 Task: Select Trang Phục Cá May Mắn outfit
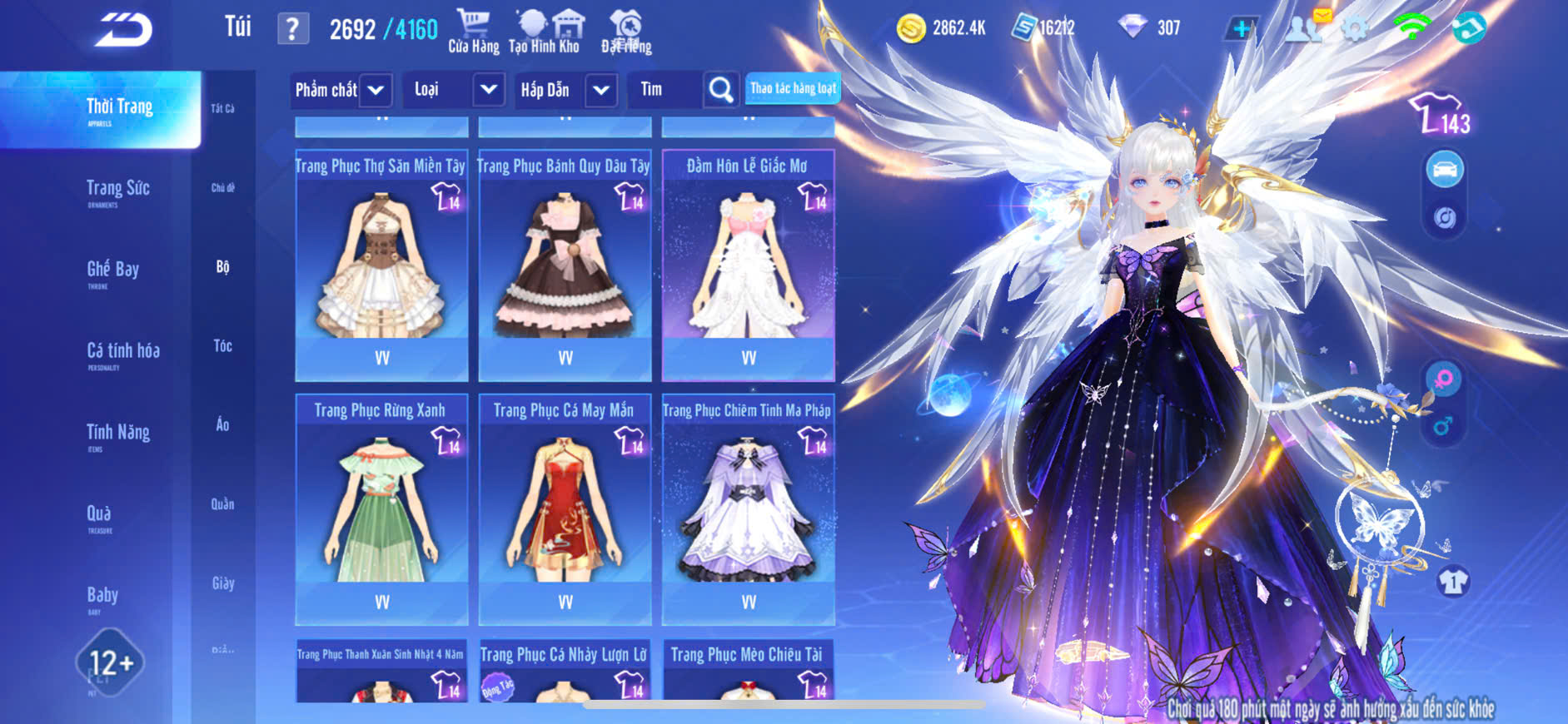coord(565,509)
